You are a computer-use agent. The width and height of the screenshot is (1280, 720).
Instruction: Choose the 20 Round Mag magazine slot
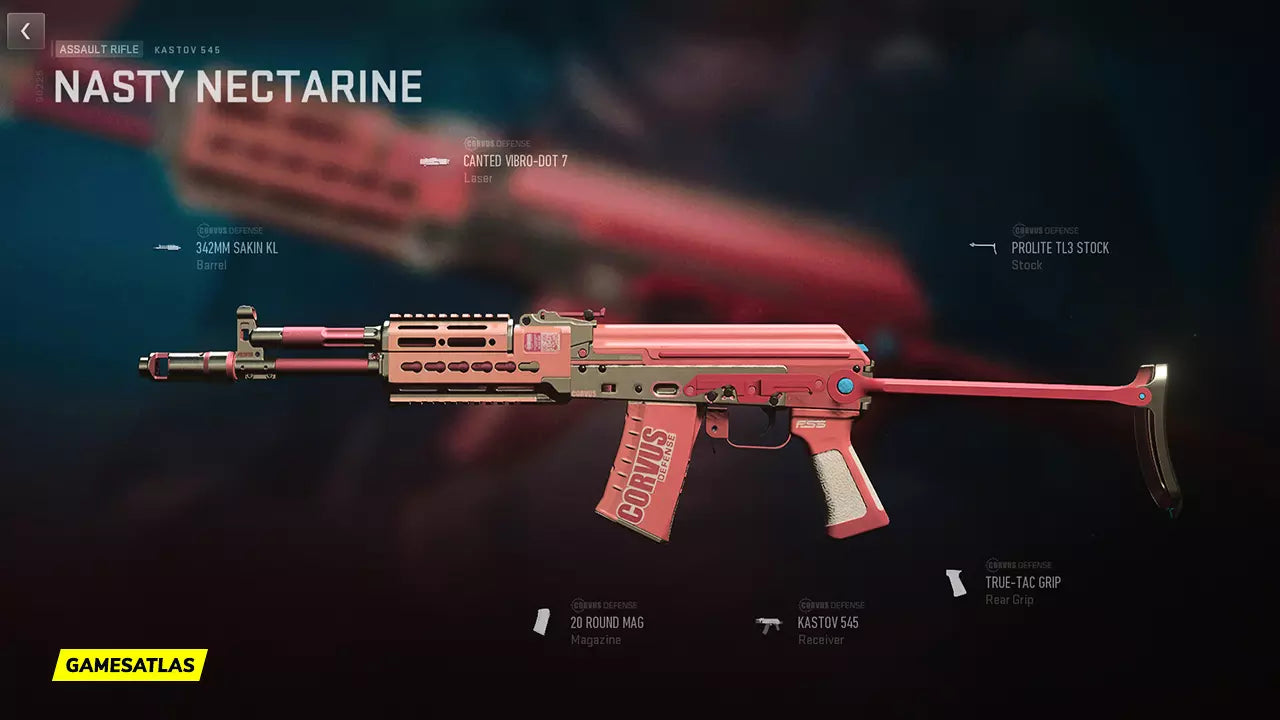[x=606, y=622]
